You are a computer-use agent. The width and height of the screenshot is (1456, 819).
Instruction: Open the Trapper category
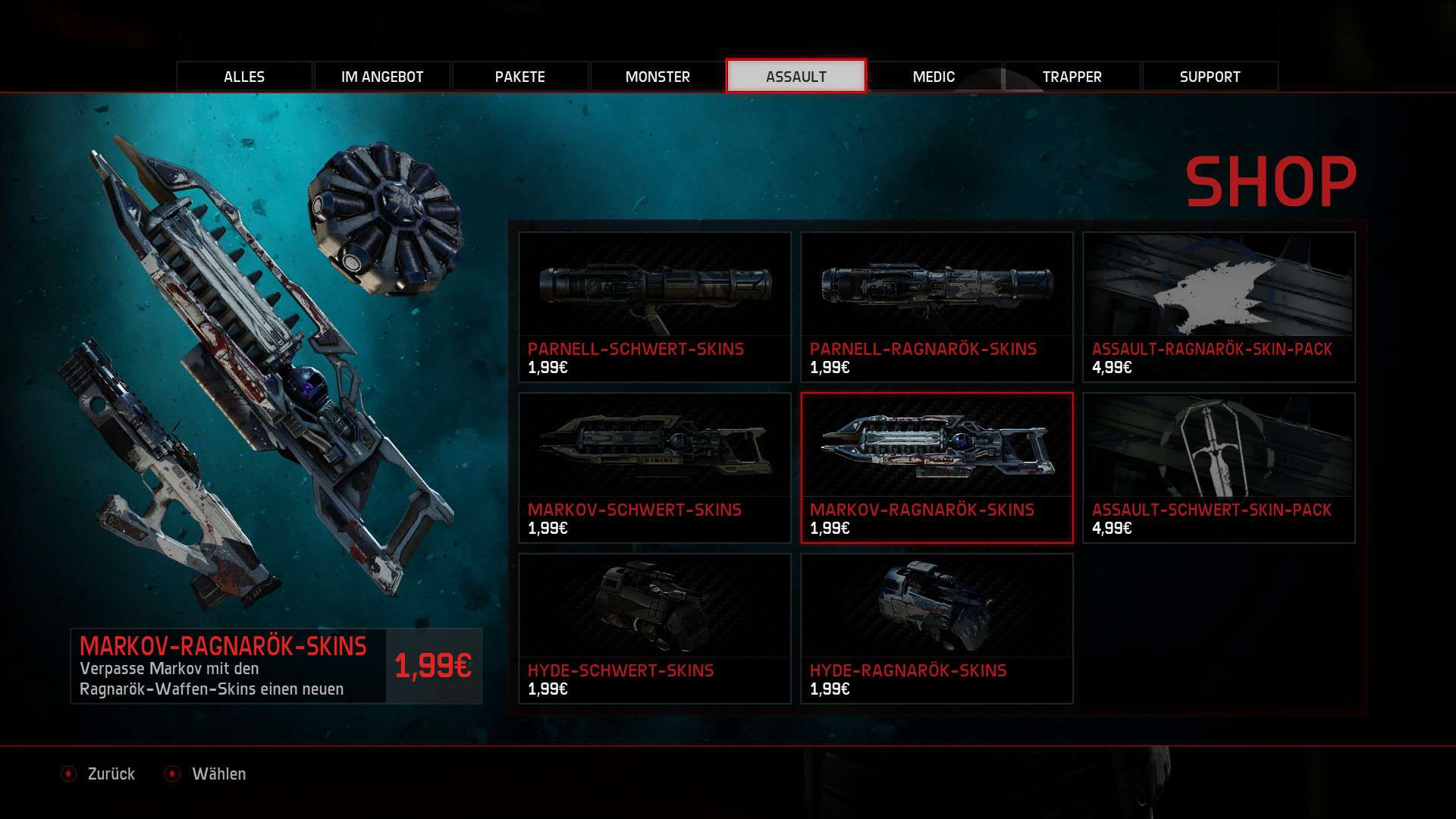[x=1072, y=77]
